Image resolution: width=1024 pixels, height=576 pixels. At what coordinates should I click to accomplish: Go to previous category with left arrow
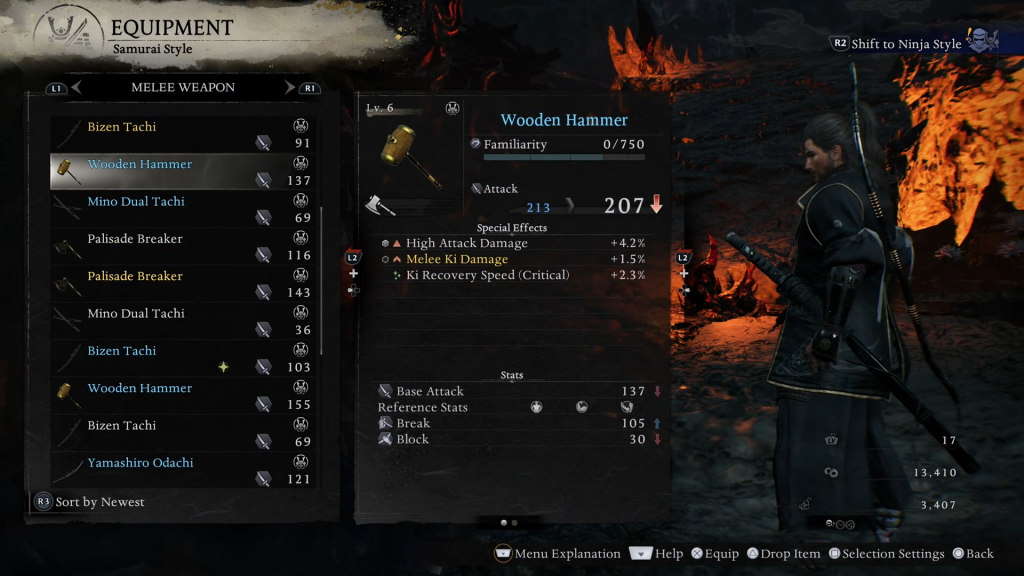coord(76,88)
